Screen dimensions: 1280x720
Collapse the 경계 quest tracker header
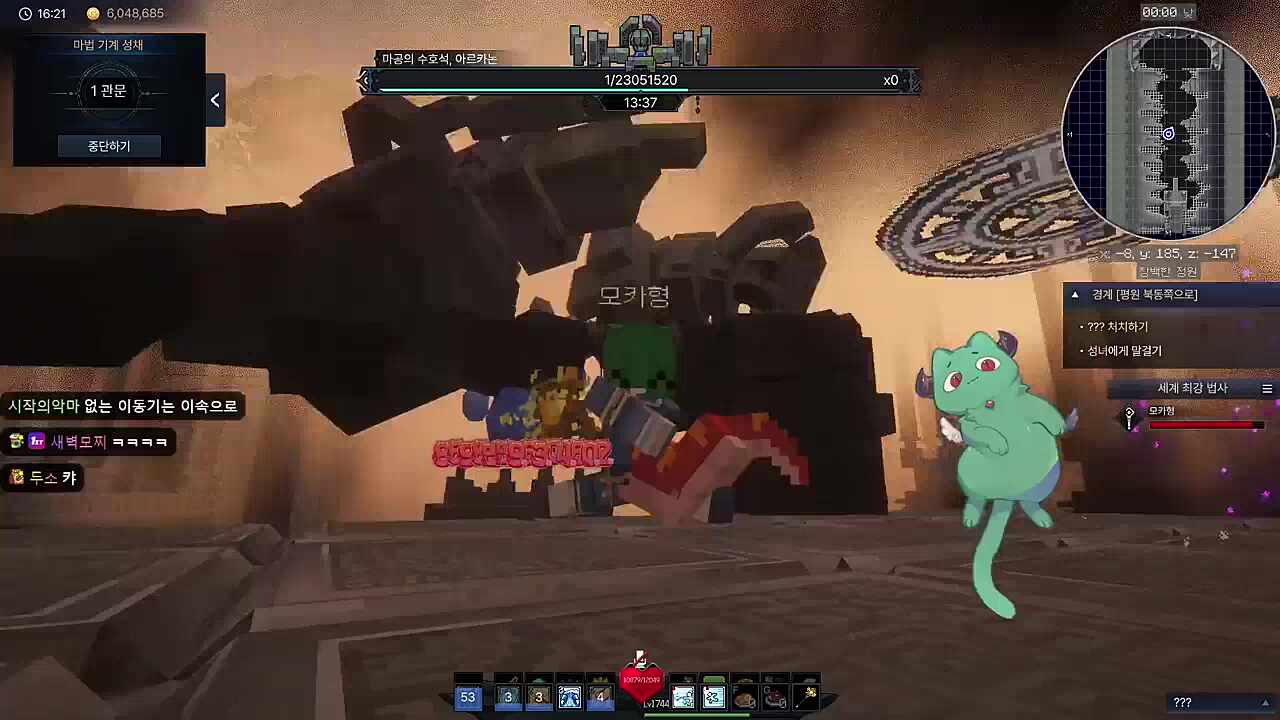point(1075,295)
